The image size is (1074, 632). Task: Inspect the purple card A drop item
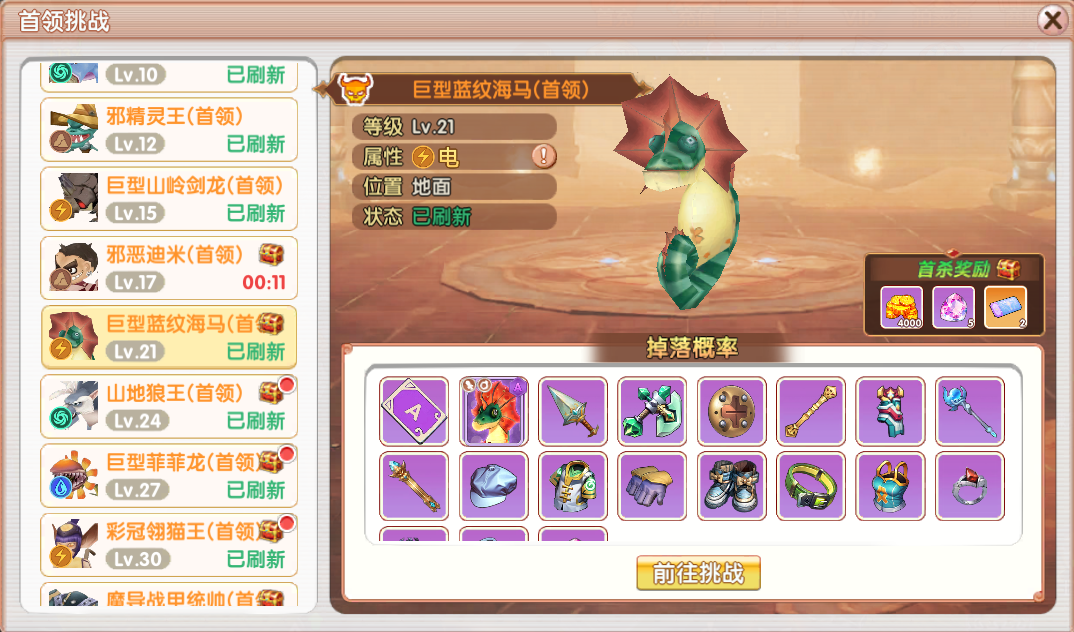414,411
